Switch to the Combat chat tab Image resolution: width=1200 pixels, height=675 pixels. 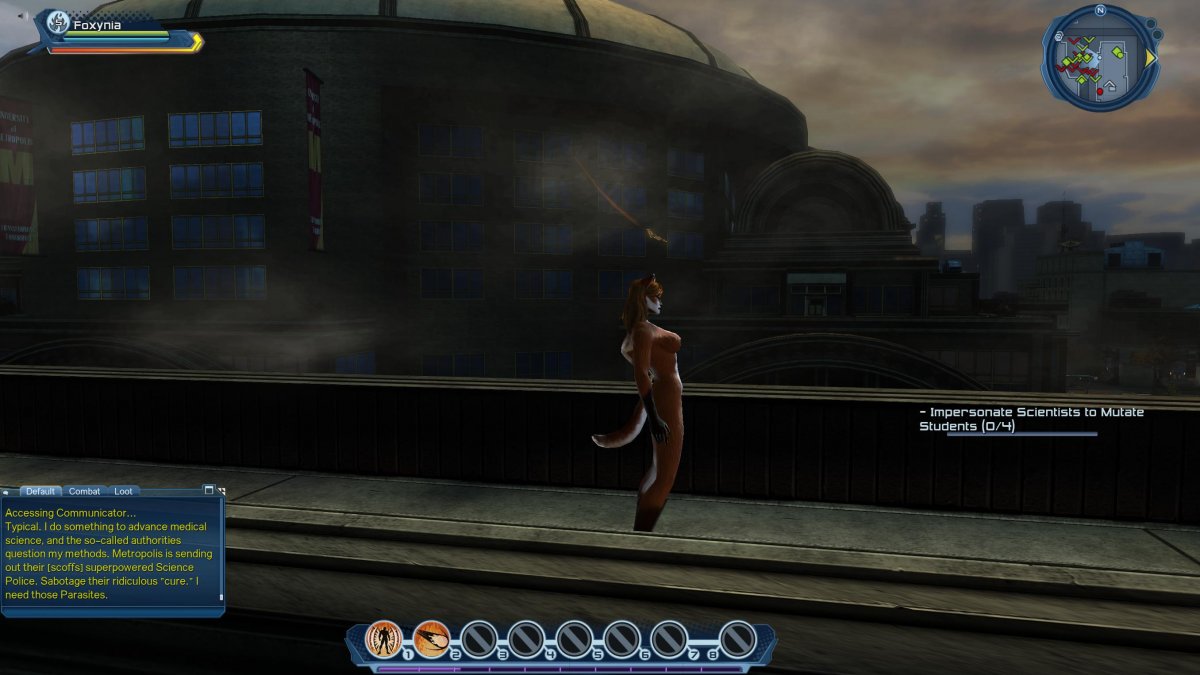pos(84,491)
